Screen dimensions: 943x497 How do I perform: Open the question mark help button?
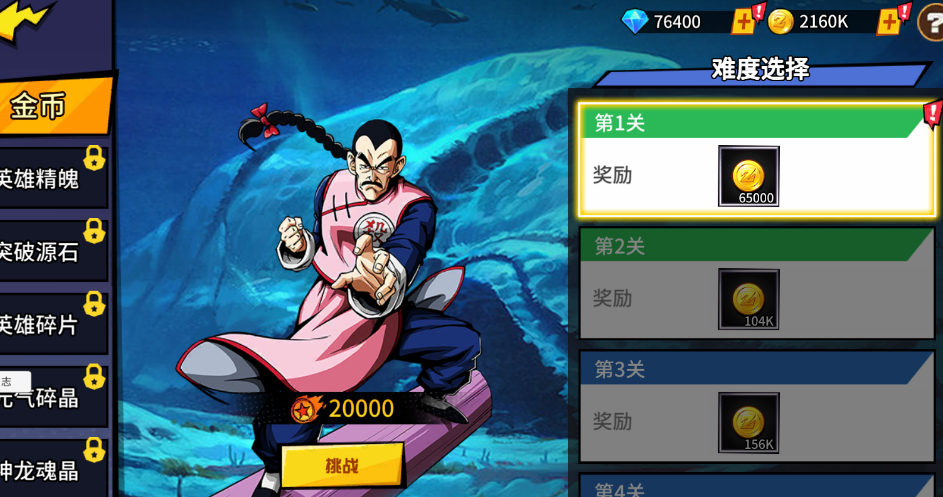(931, 22)
